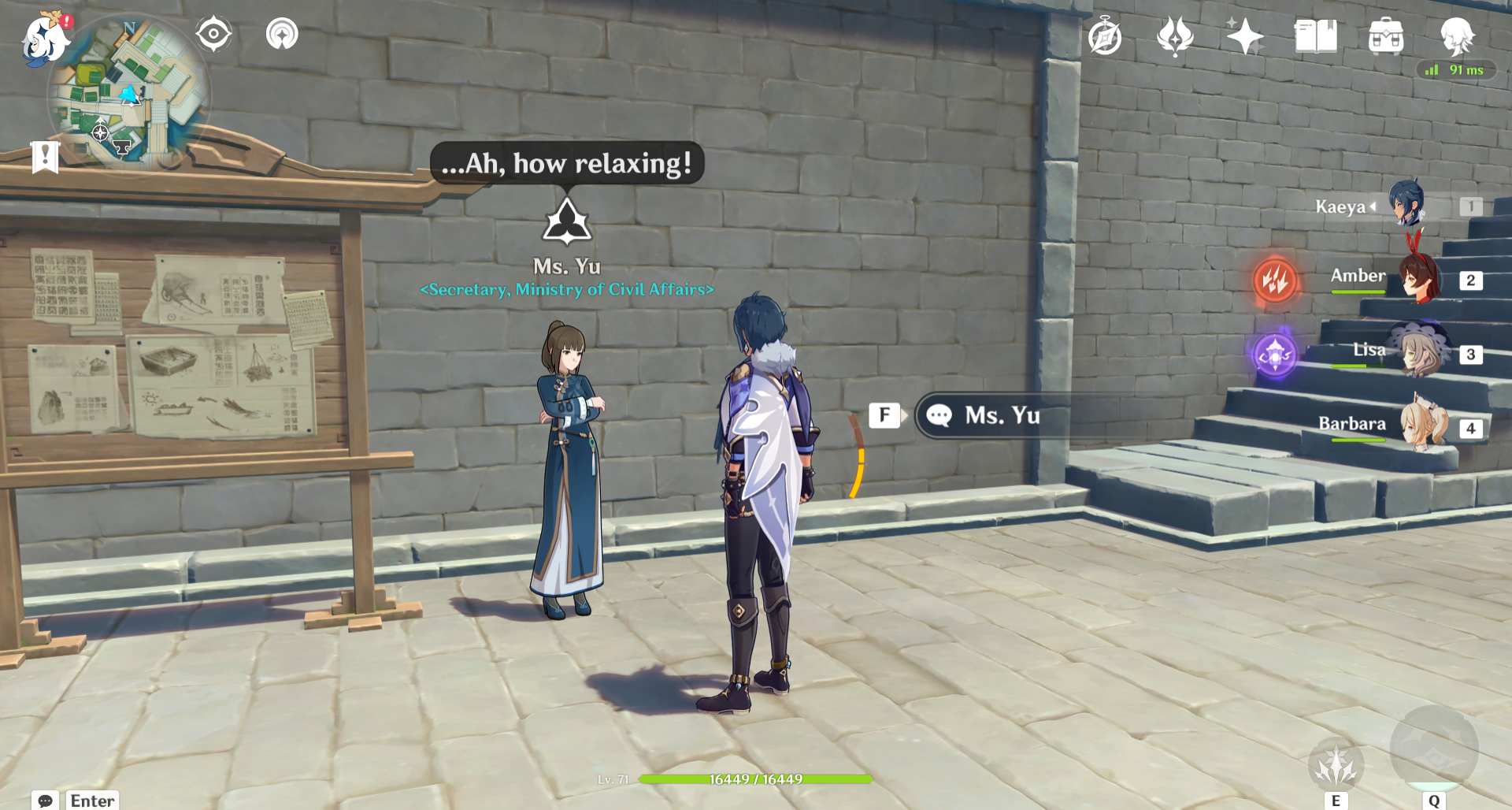Screen dimensions: 1512x810
Task: Open the Adventurer Handbook book icon
Action: click(x=1315, y=36)
